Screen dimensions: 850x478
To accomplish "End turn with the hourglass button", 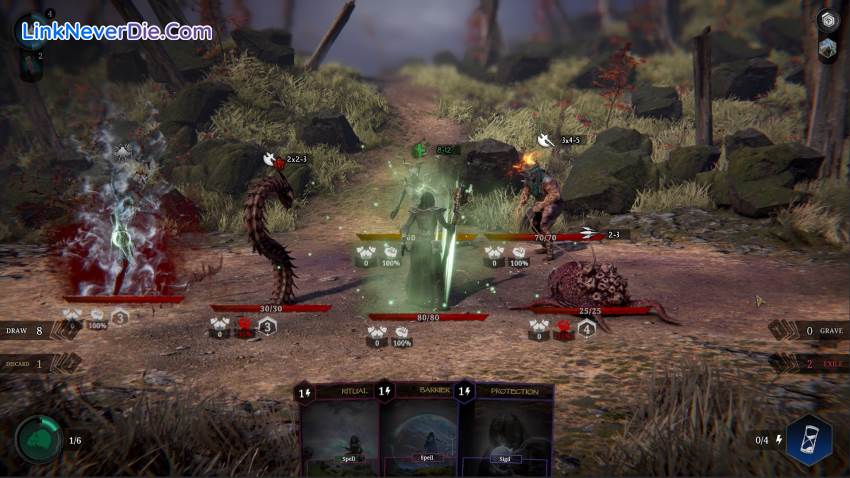I will tap(808, 440).
